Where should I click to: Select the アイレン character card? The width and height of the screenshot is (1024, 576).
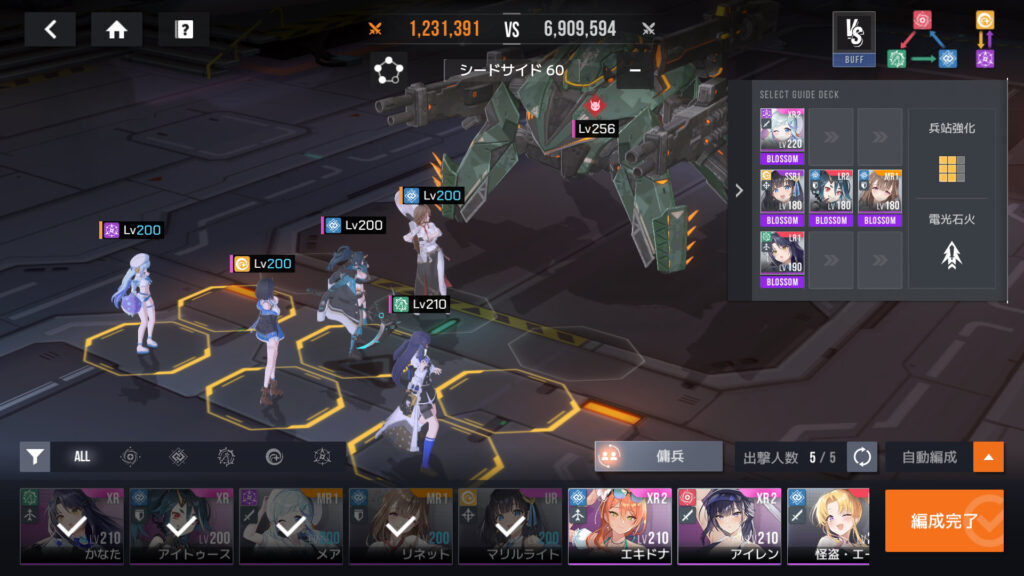pyautogui.click(x=727, y=527)
